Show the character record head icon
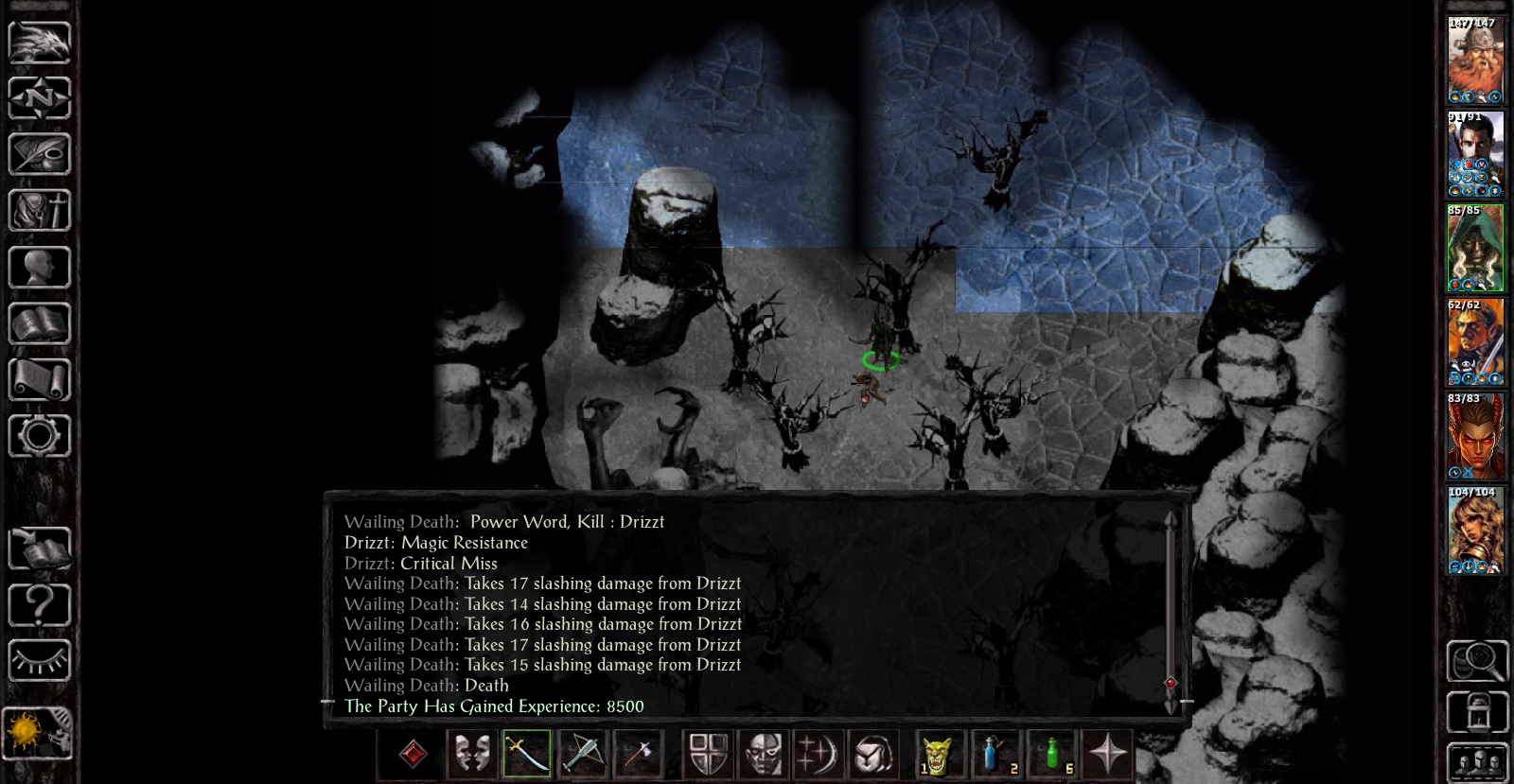Viewport: 1514px width, 784px height. tap(39, 268)
